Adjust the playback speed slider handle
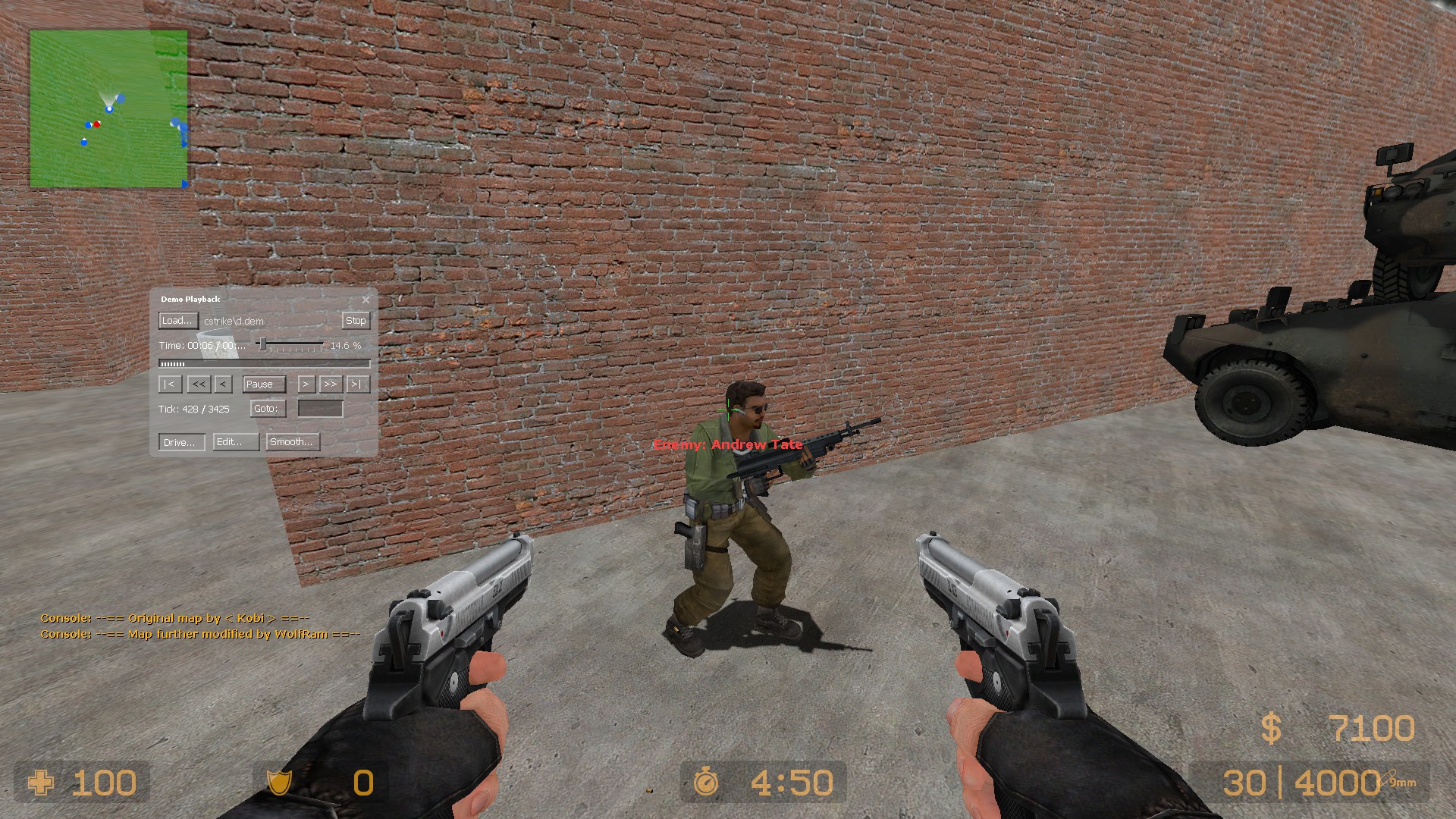Screen dimensions: 1456x819 pos(262,345)
